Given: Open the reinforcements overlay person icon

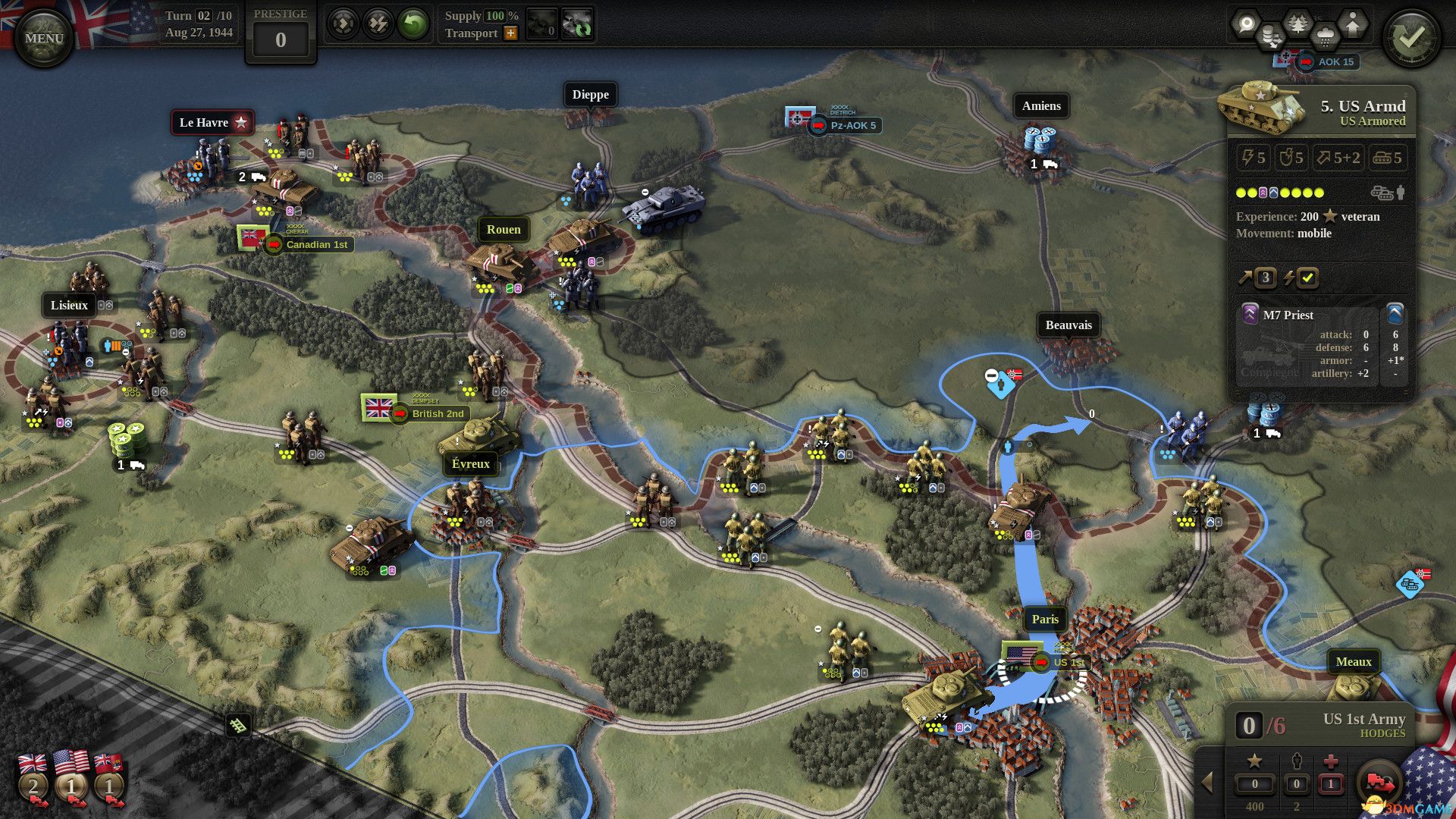Looking at the screenshot, I should 1352,21.
